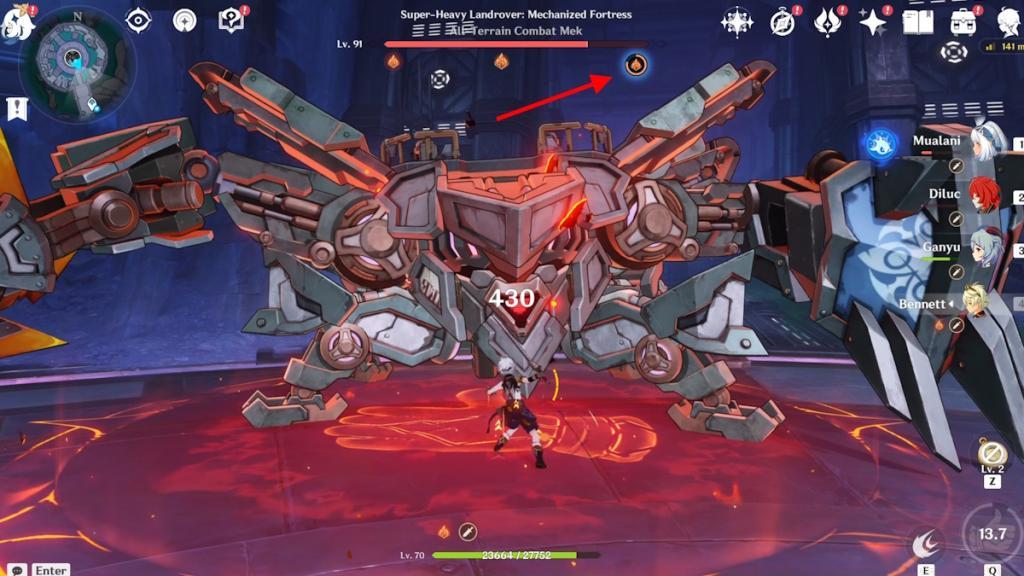Open the Adventurer Handbook book icon

pyautogui.click(x=918, y=21)
